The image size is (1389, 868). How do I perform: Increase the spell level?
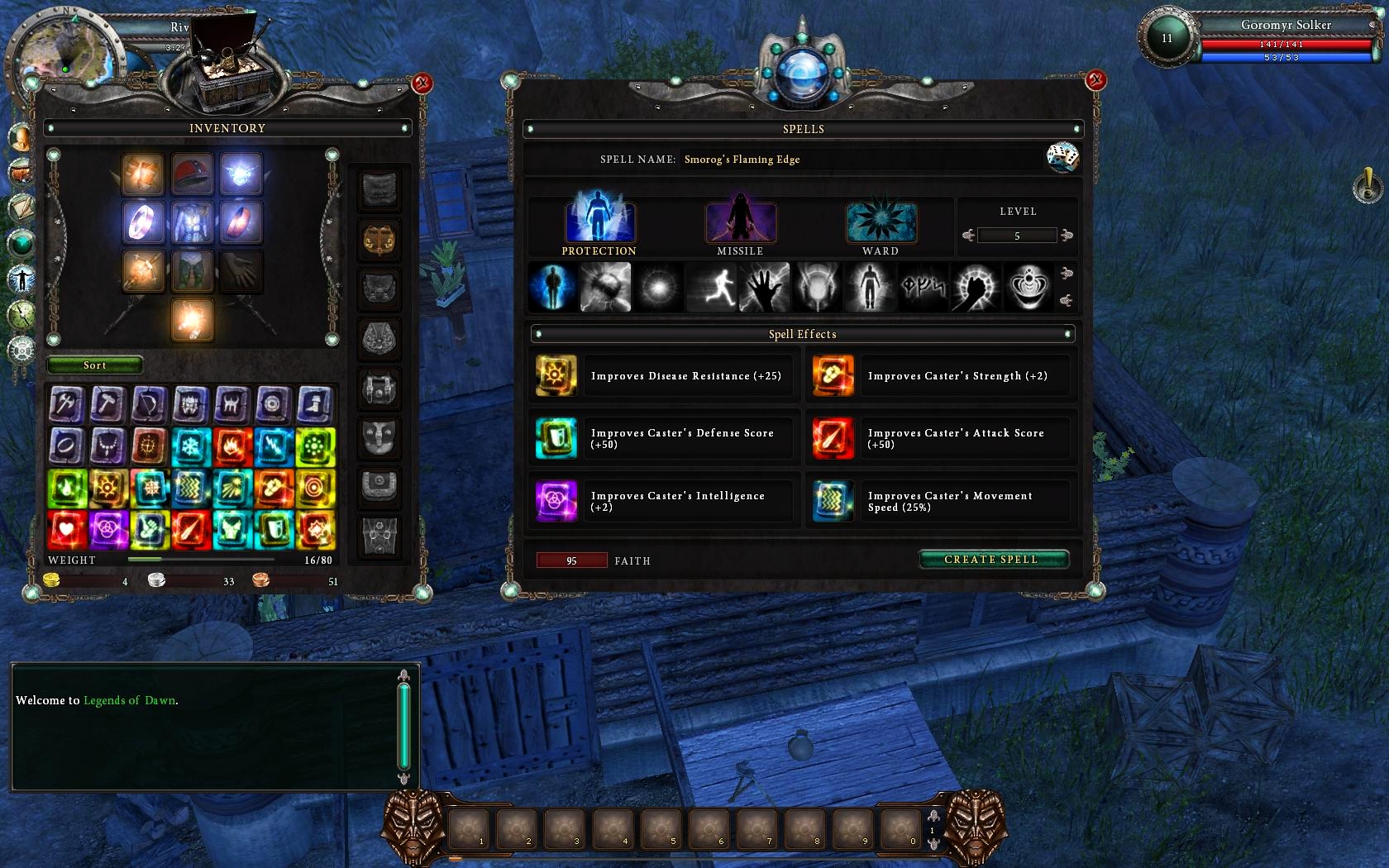coord(1067,236)
